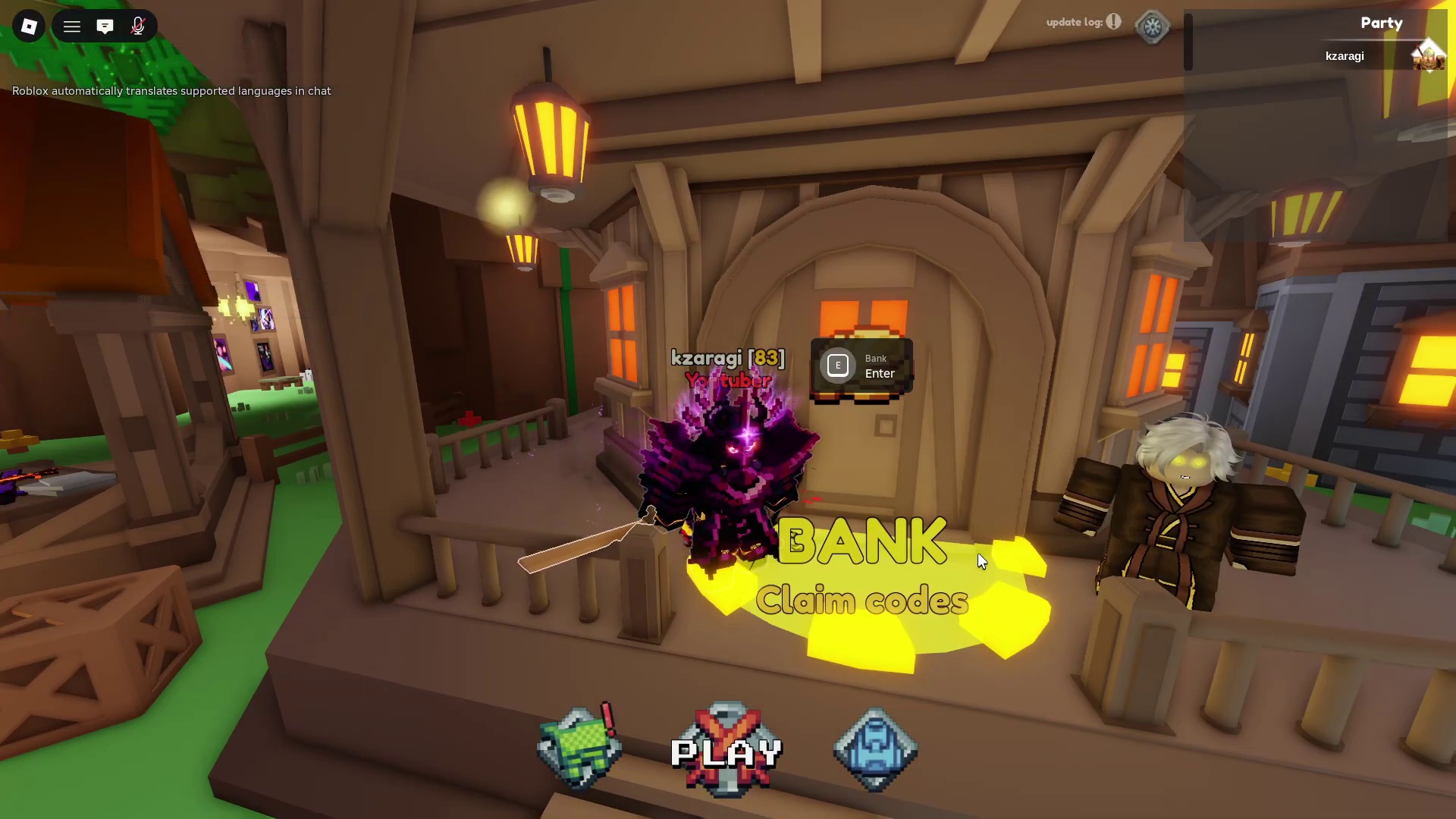Open the gear settings icon
1456x819 pixels.
pyautogui.click(x=1152, y=27)
